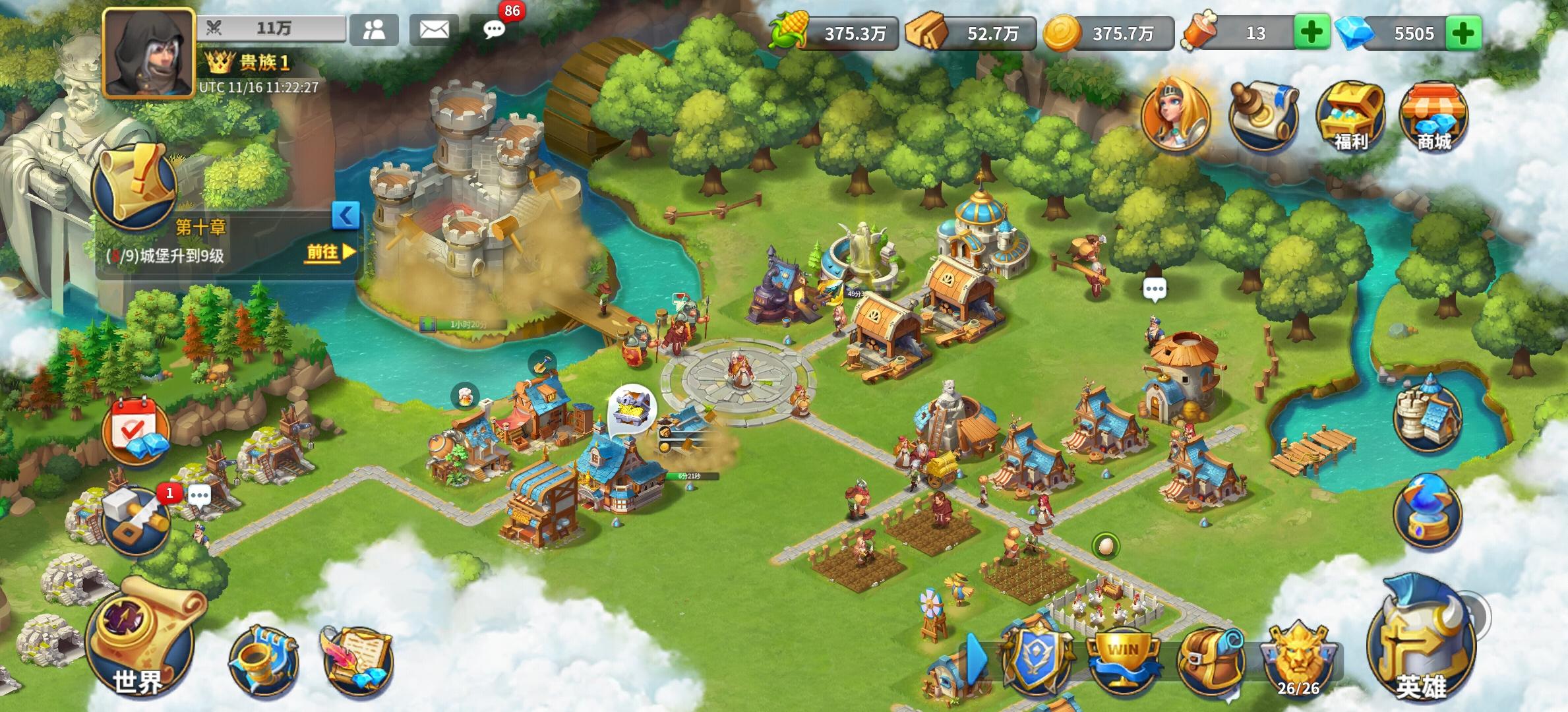Viewport: 1568px width, 712px height.
Task: Open the feather quill journal icon
Action: tap(355, 659)
